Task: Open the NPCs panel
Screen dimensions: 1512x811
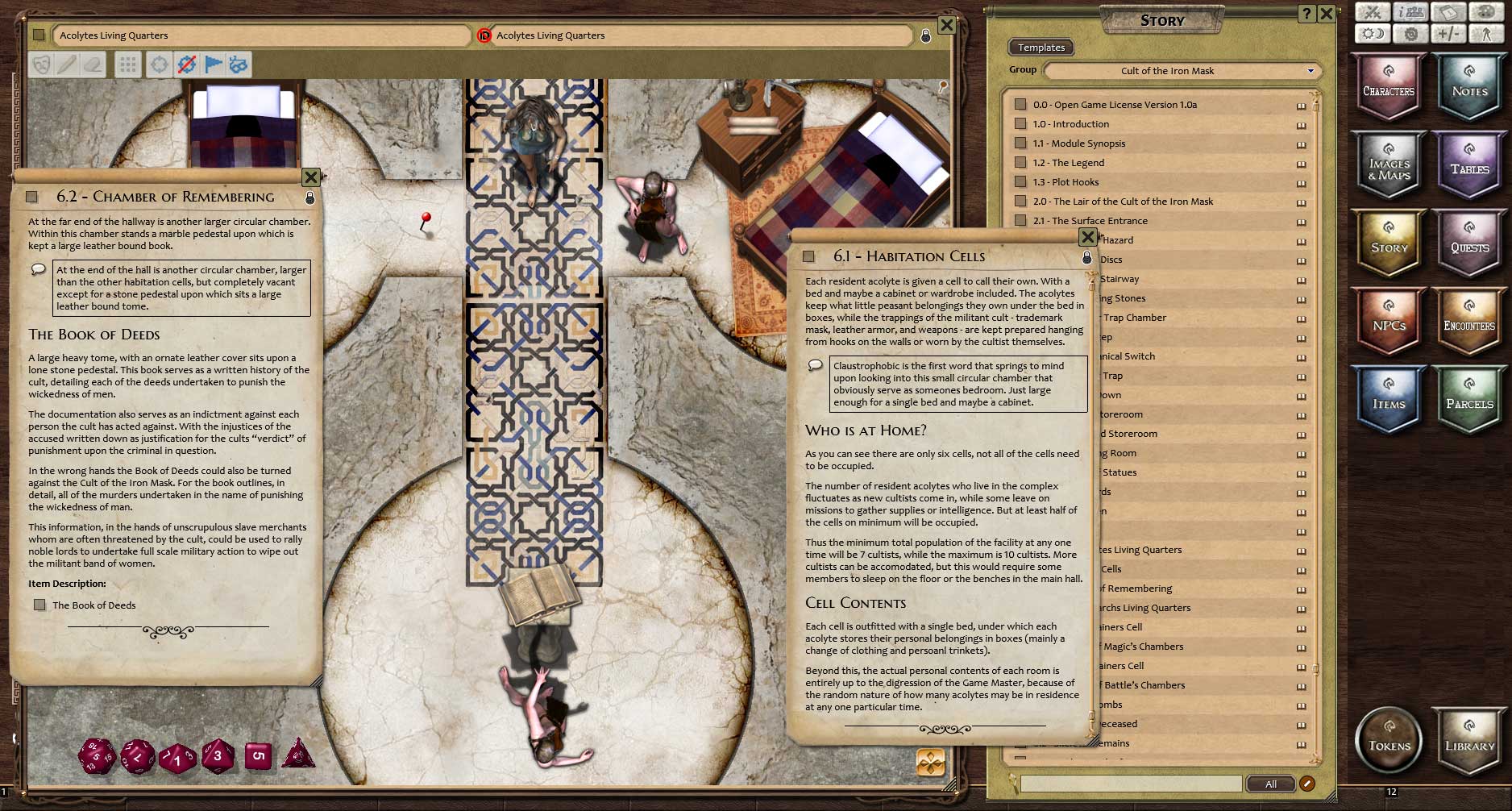Action: pyautogui.click(x=1388, y=322)
